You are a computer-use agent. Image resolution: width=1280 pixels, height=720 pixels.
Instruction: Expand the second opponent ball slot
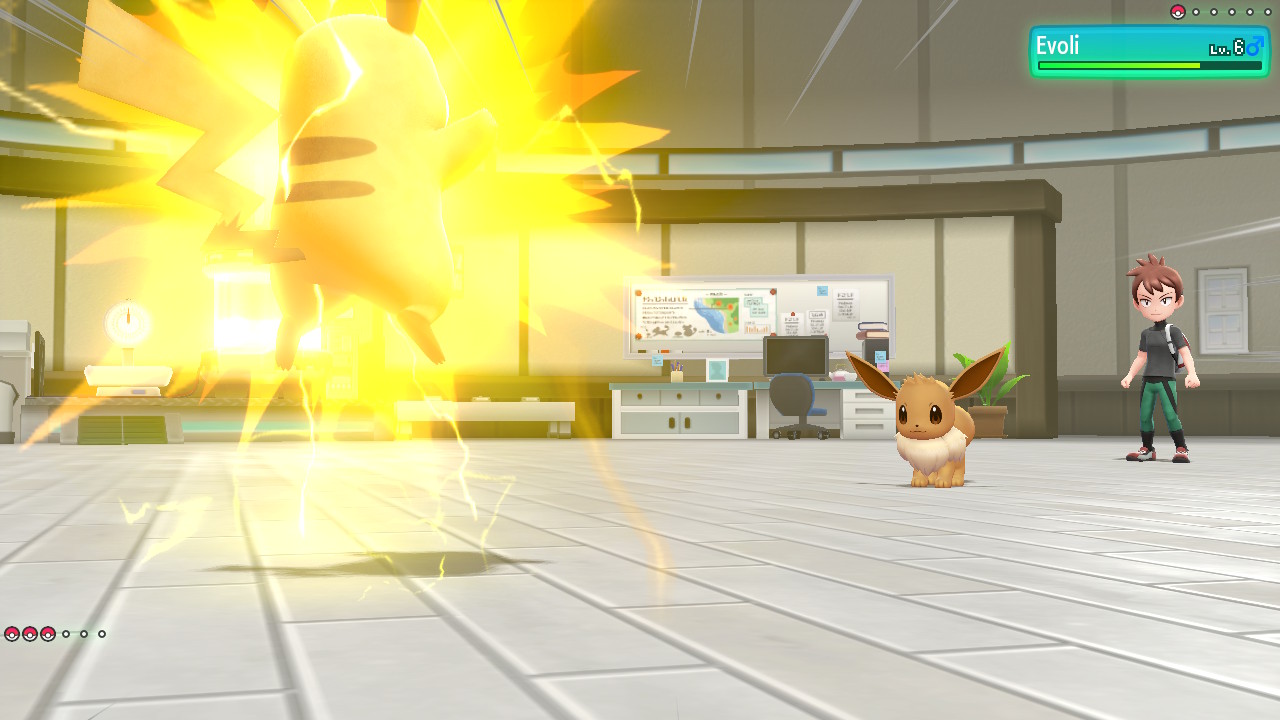[x=1196, y=12]
